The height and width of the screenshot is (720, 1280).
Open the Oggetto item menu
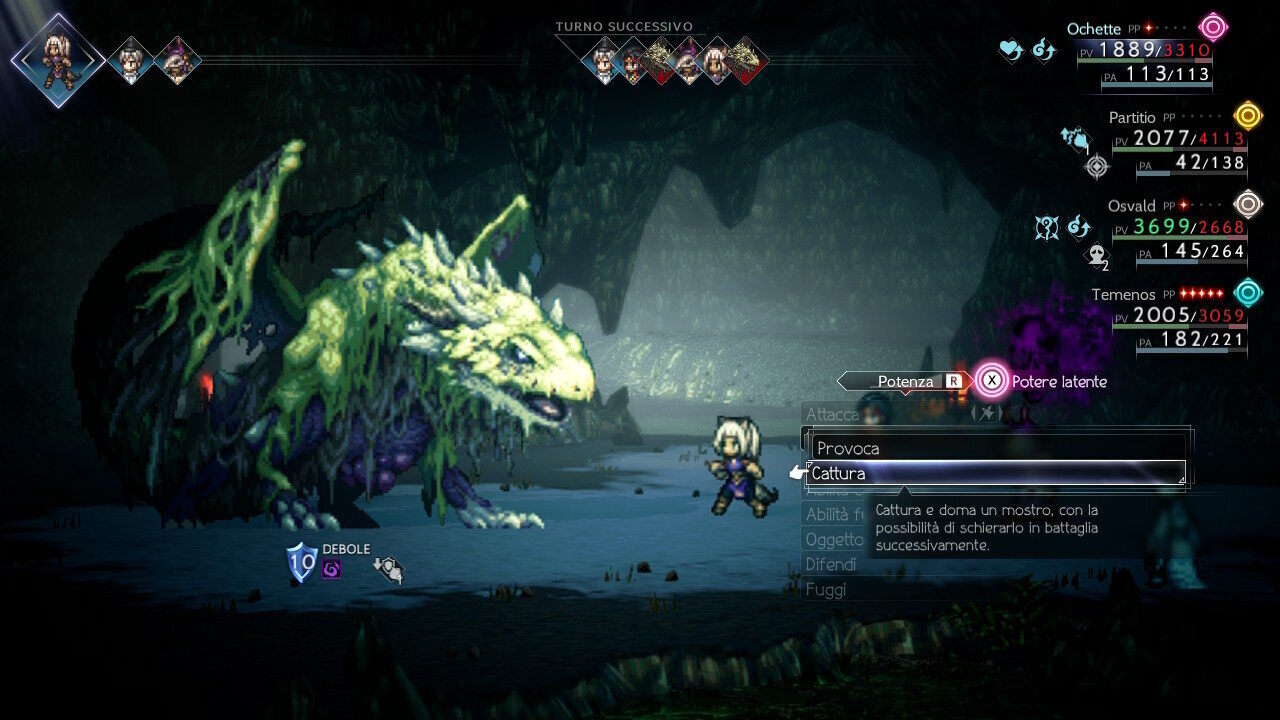pos(834,539)
